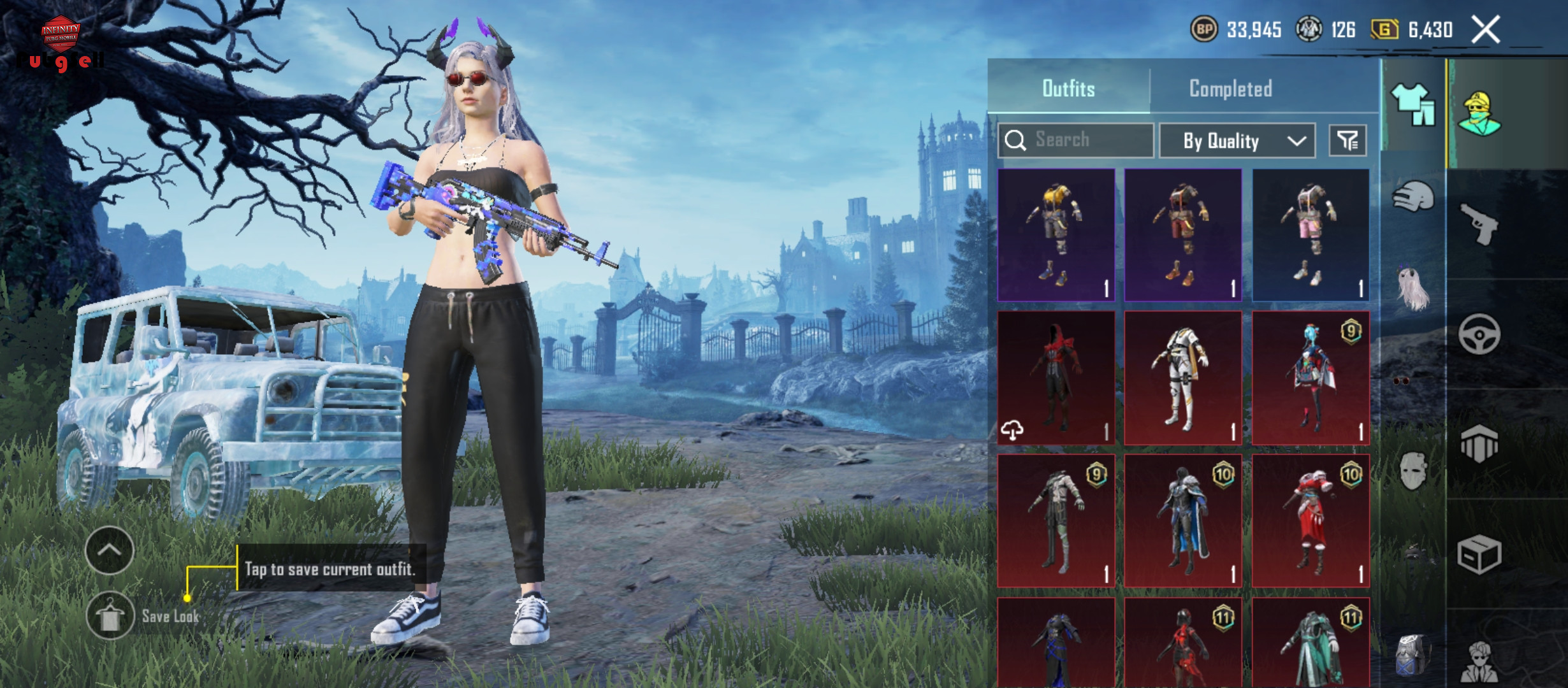Select the yellow outfit set thumbnail
The height and width of the screenshot is (688, 1568).
pyautogui.click(x=1056, y=234)
